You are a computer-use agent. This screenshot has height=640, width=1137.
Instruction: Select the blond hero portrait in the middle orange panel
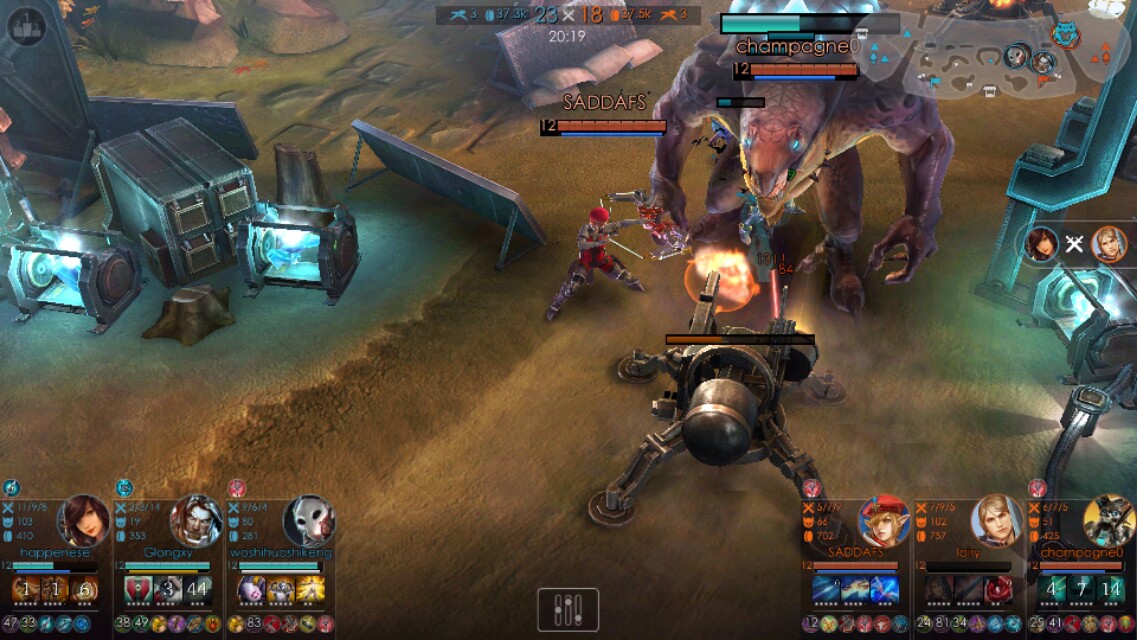tap(996, 521)
